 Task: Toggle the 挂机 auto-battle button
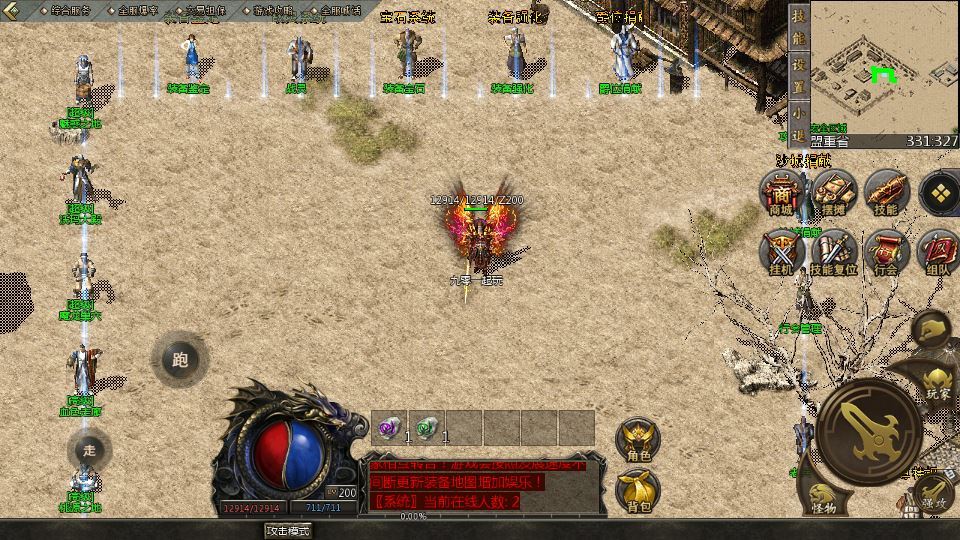point(781,252)
